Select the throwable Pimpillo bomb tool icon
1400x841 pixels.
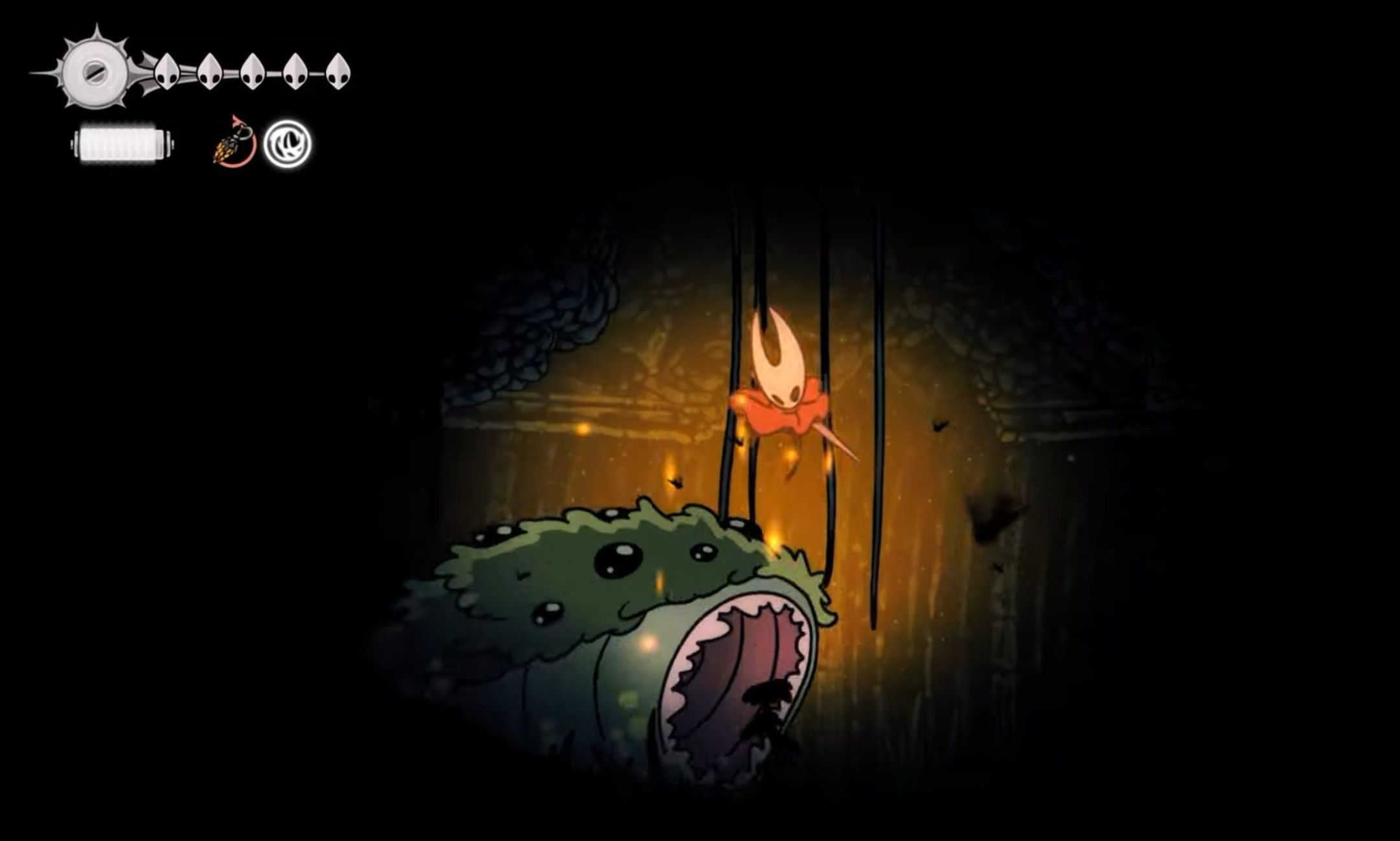point(230,144)
